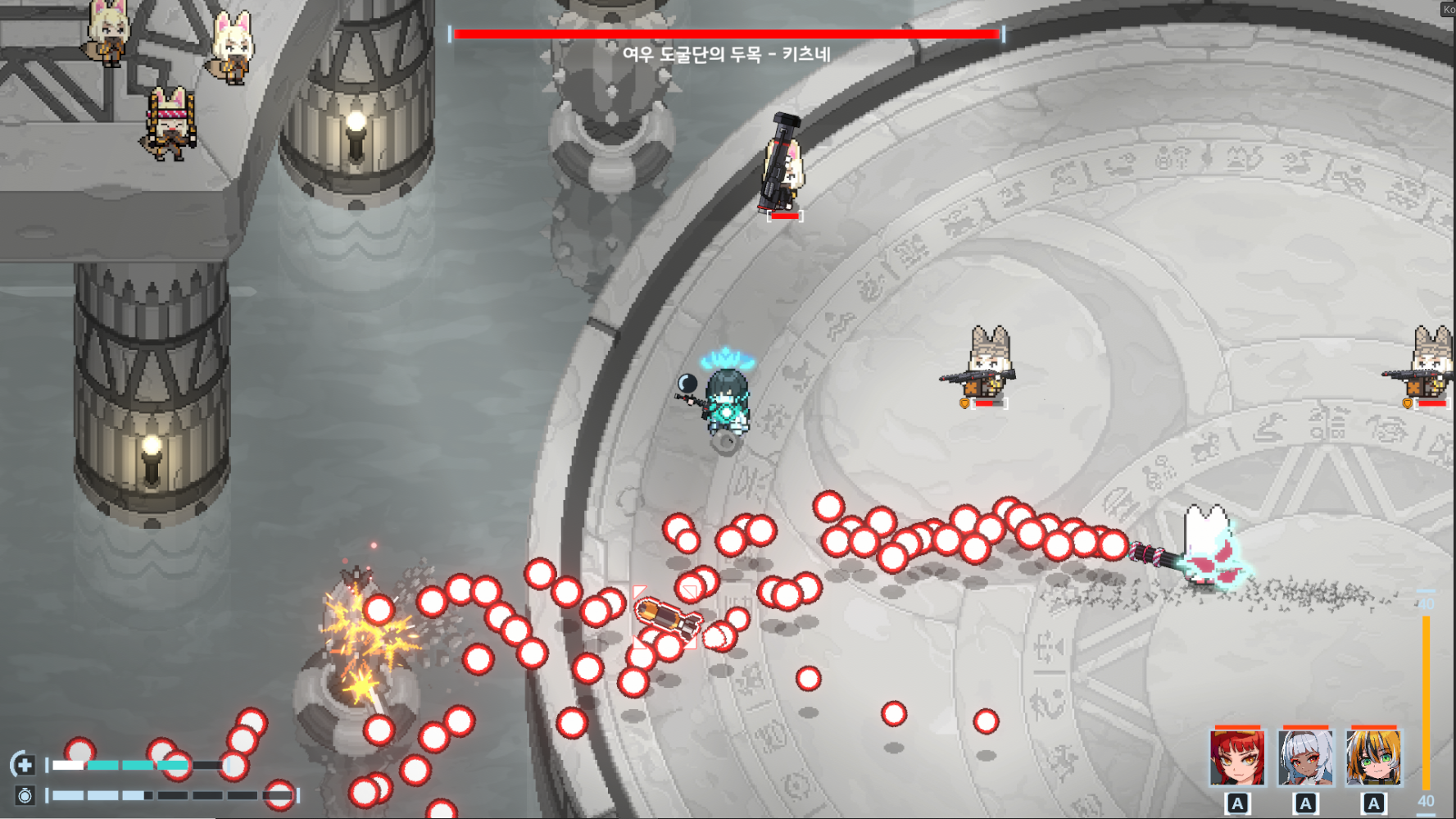Select the white-haired character portrait
This screenshot has height=819, width=1456.
(1304, 758)
